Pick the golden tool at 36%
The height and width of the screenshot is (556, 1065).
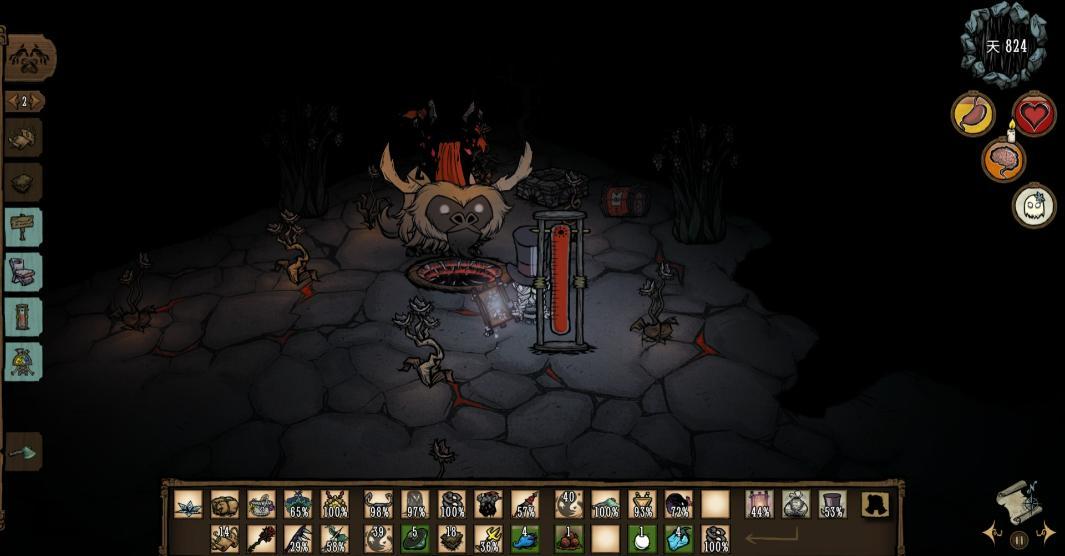pos(487,538)
